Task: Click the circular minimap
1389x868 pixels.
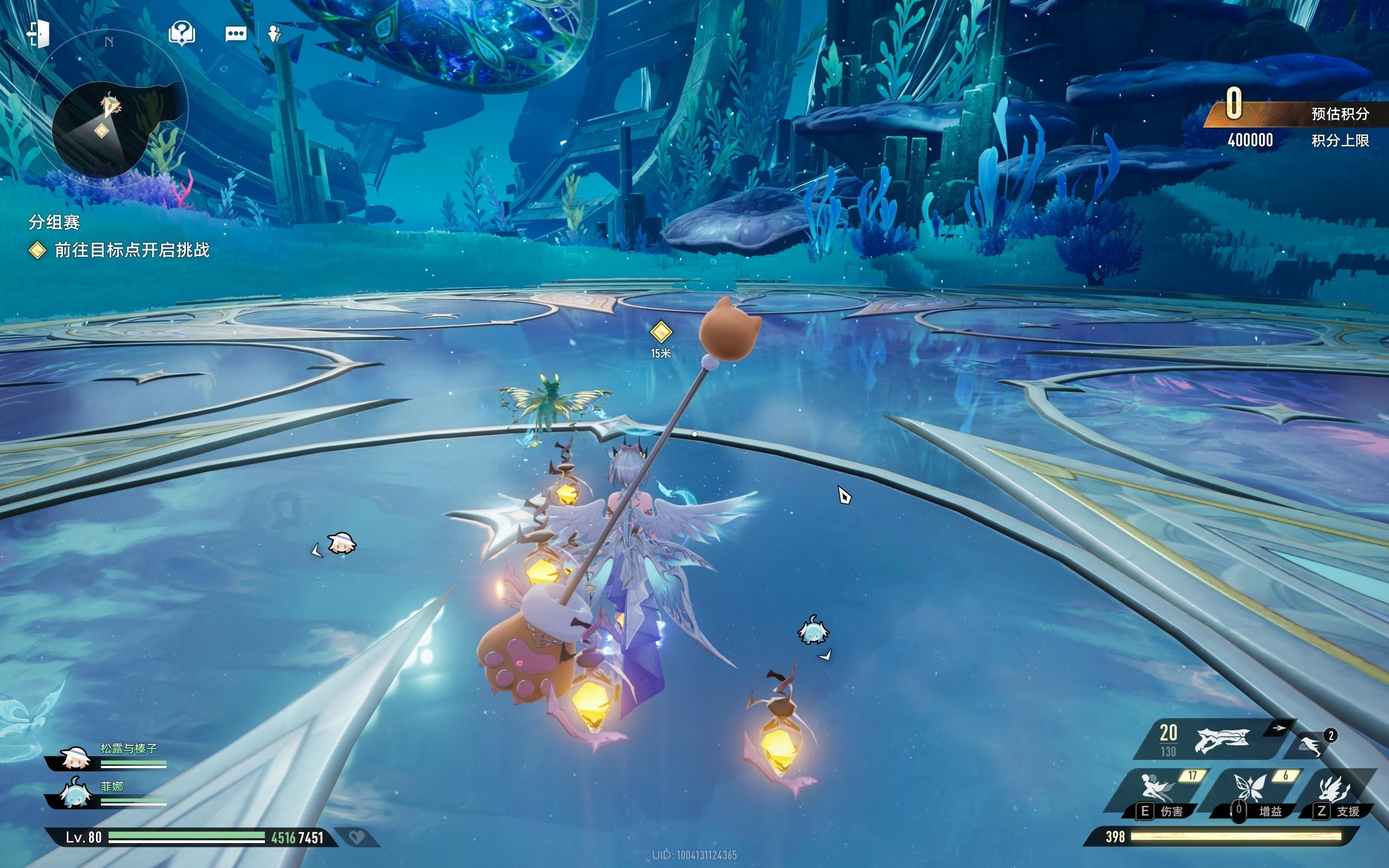Action: point(102,130)
